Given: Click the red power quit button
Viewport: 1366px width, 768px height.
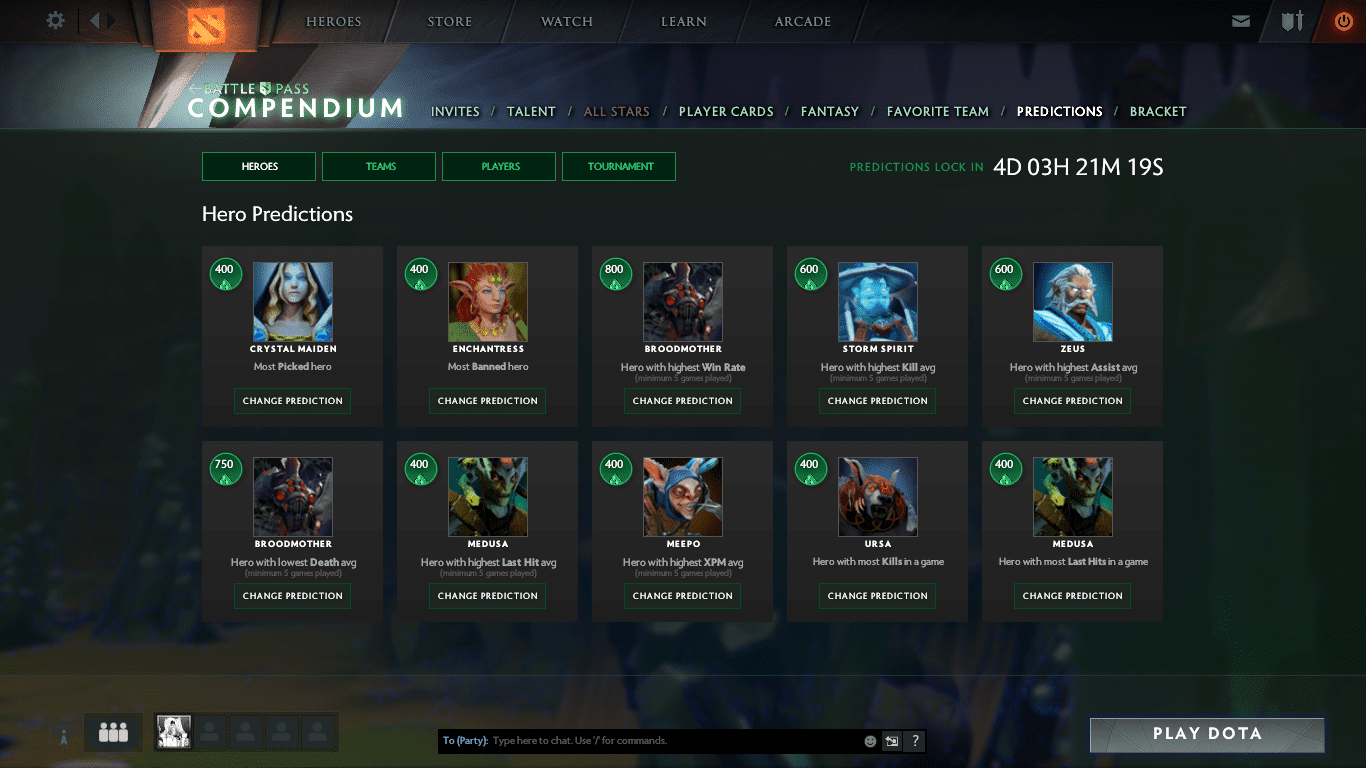Looking at the screenshot, I should [1343, 21].
